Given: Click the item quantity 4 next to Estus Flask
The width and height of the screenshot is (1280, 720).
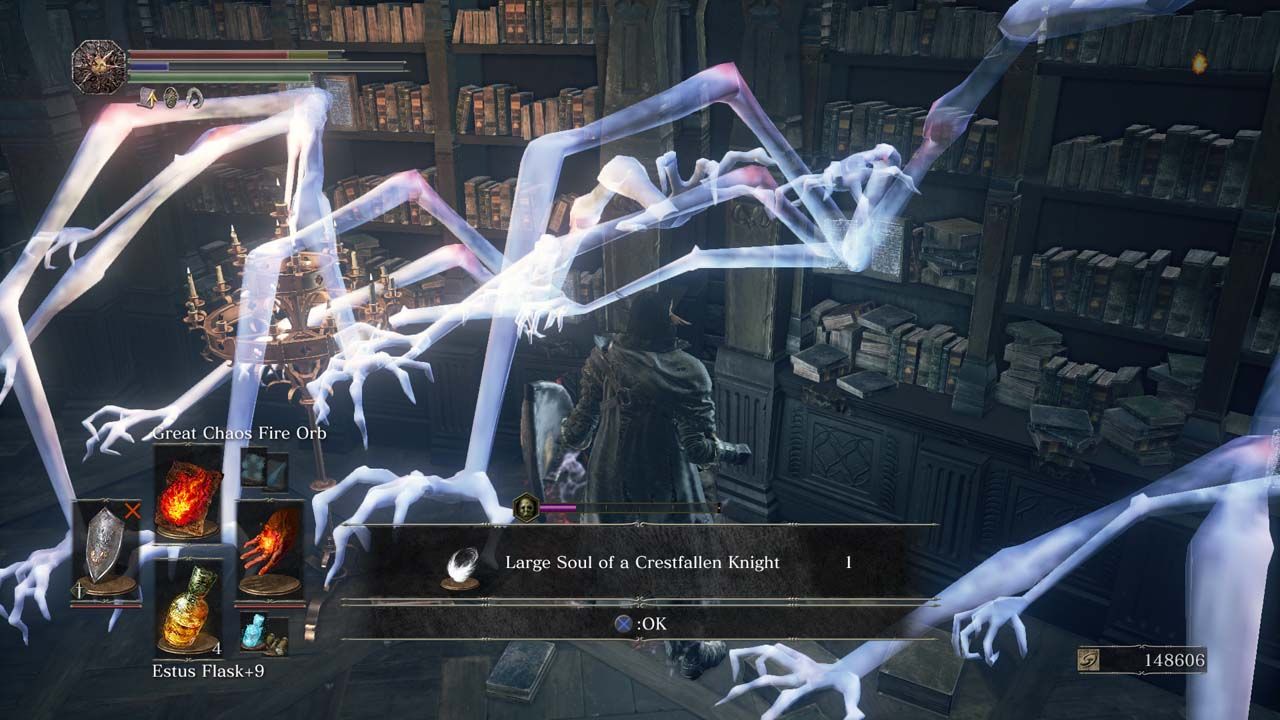Looking at the screenshot, I should pos(217,649).
